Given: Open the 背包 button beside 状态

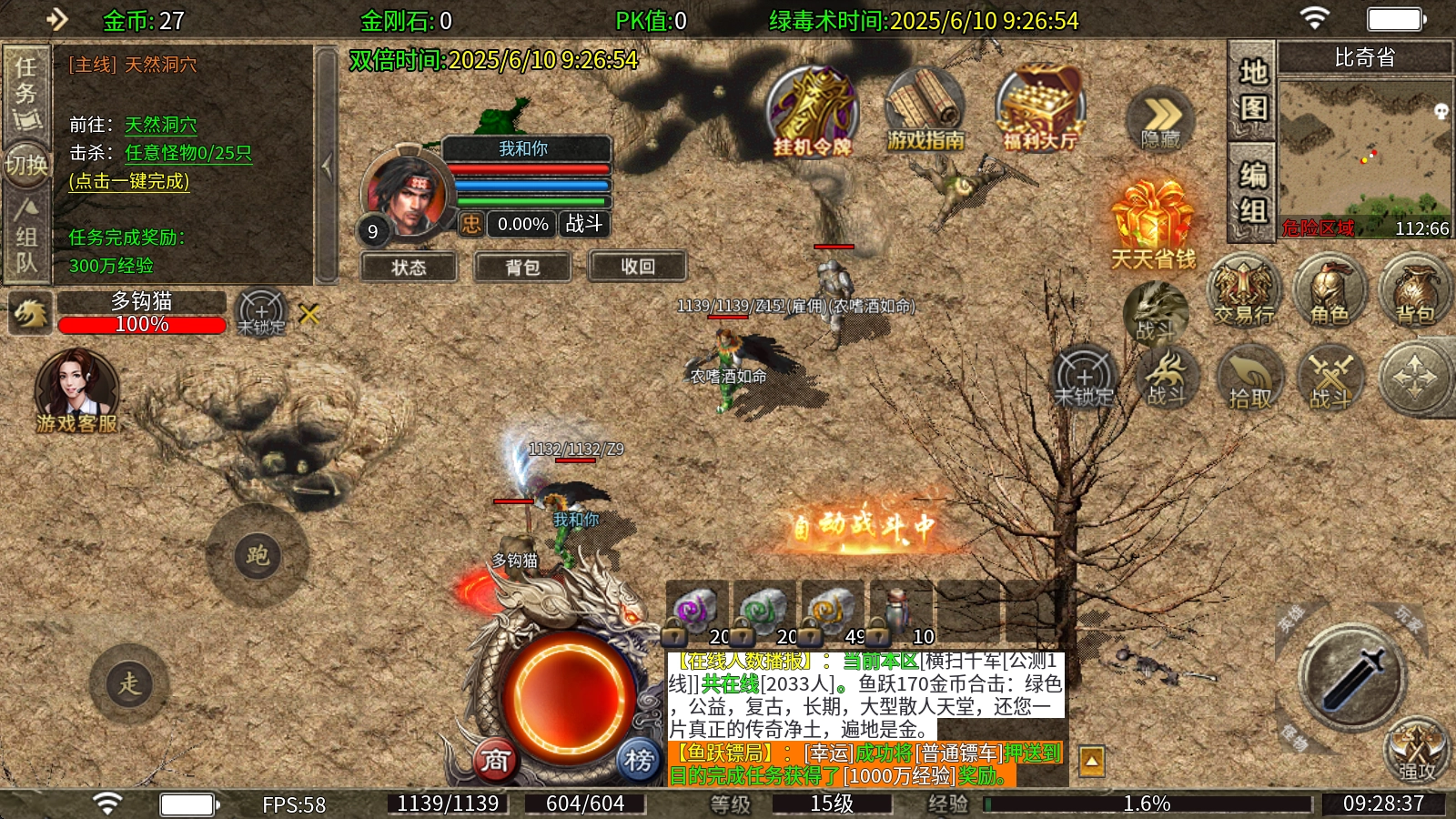Looking at the screenshot, I should click(522, 267).
